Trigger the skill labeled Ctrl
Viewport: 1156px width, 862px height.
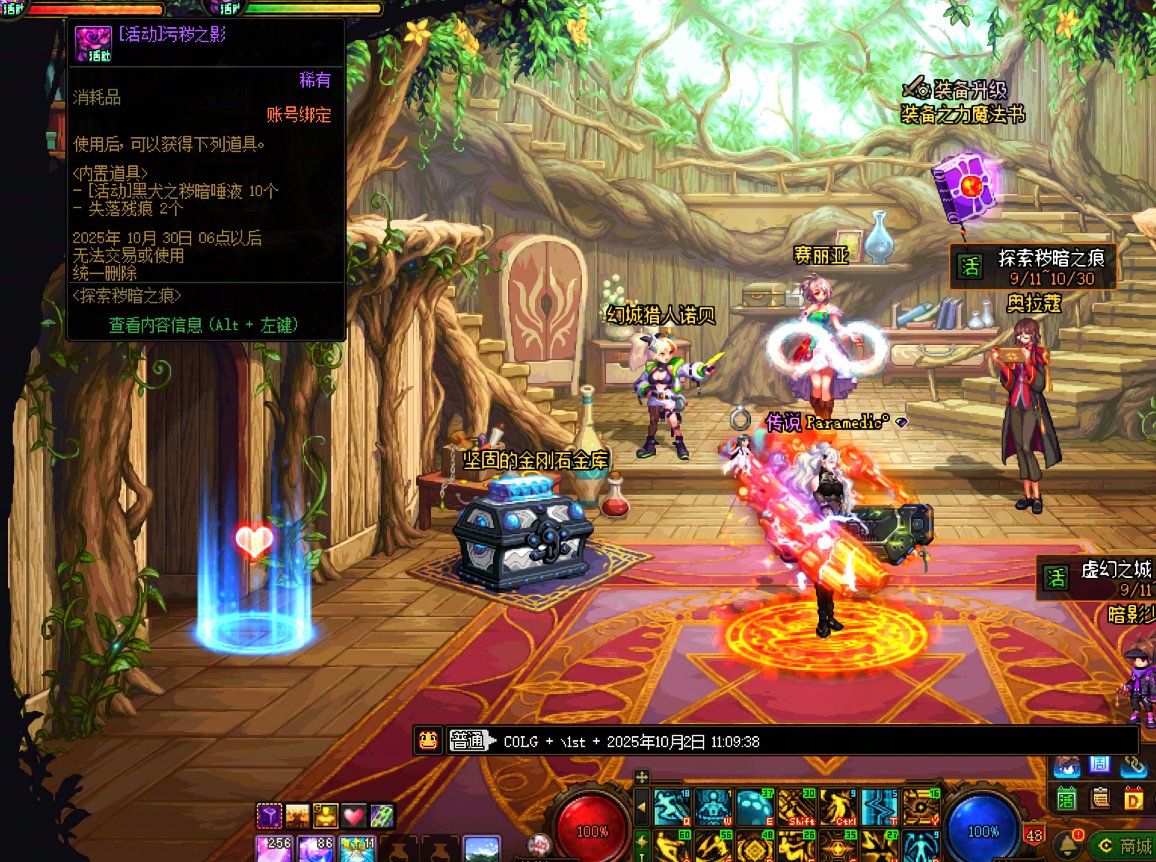point(839,808)
